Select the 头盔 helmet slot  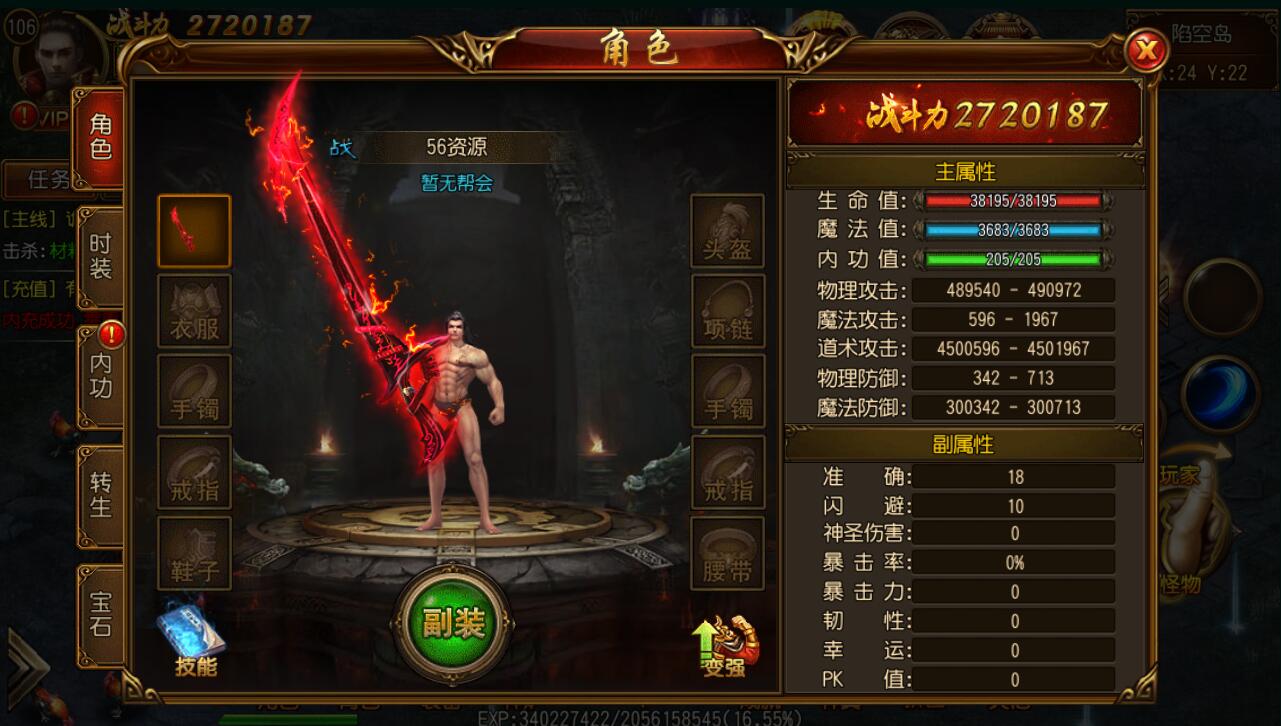coord(727,231)
